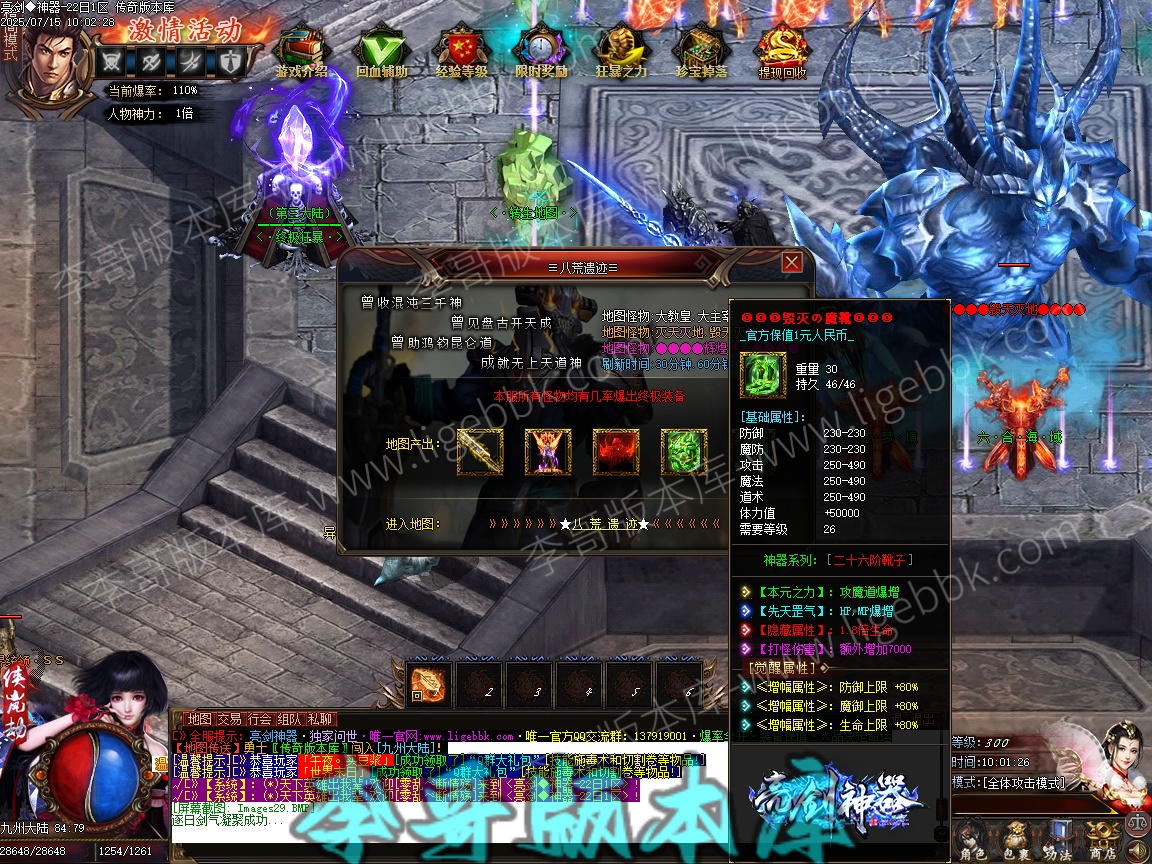
Task: Open the 限时奖励 clock icon
Action: pyautogui.click(x=541, y=47)
